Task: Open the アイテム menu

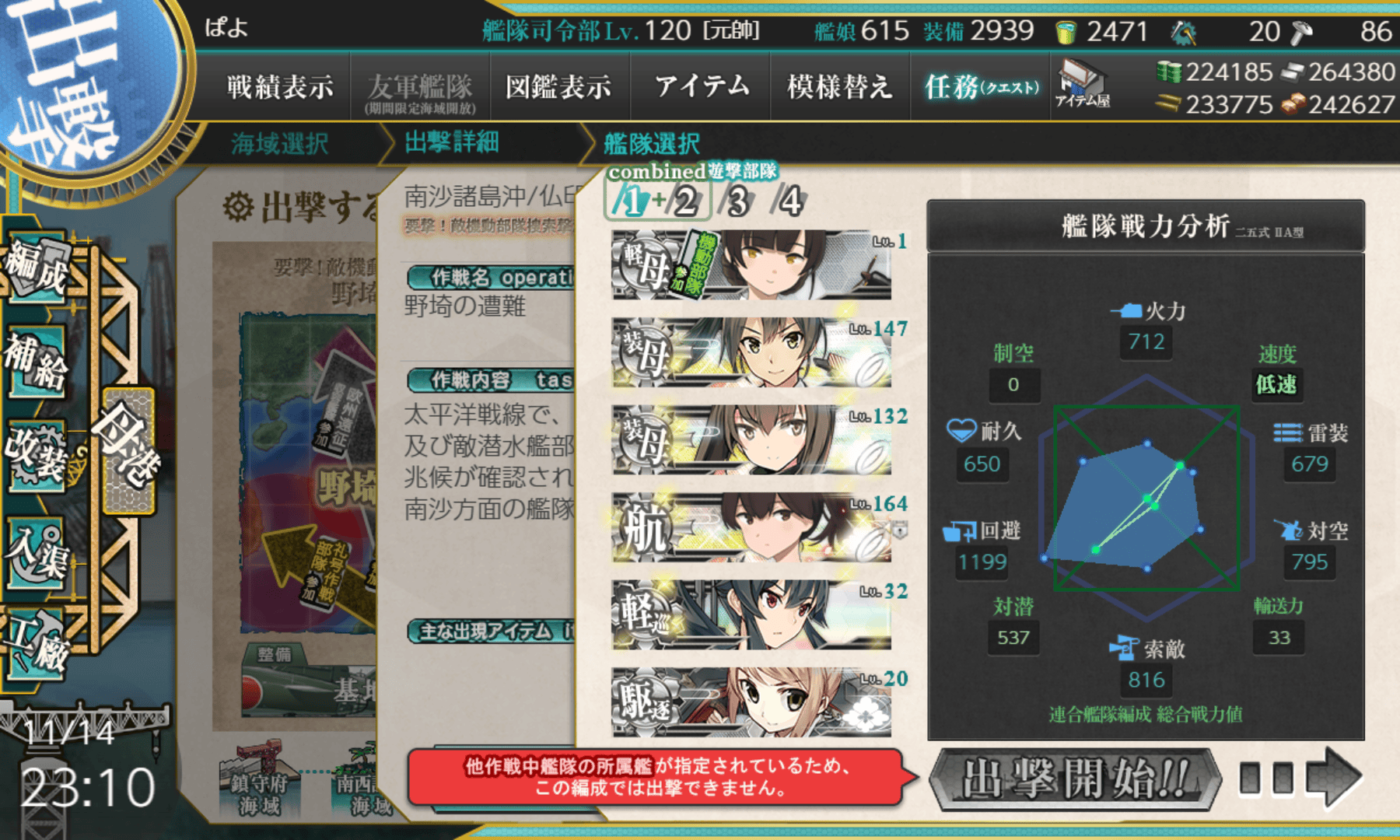Action: [702, 87]
